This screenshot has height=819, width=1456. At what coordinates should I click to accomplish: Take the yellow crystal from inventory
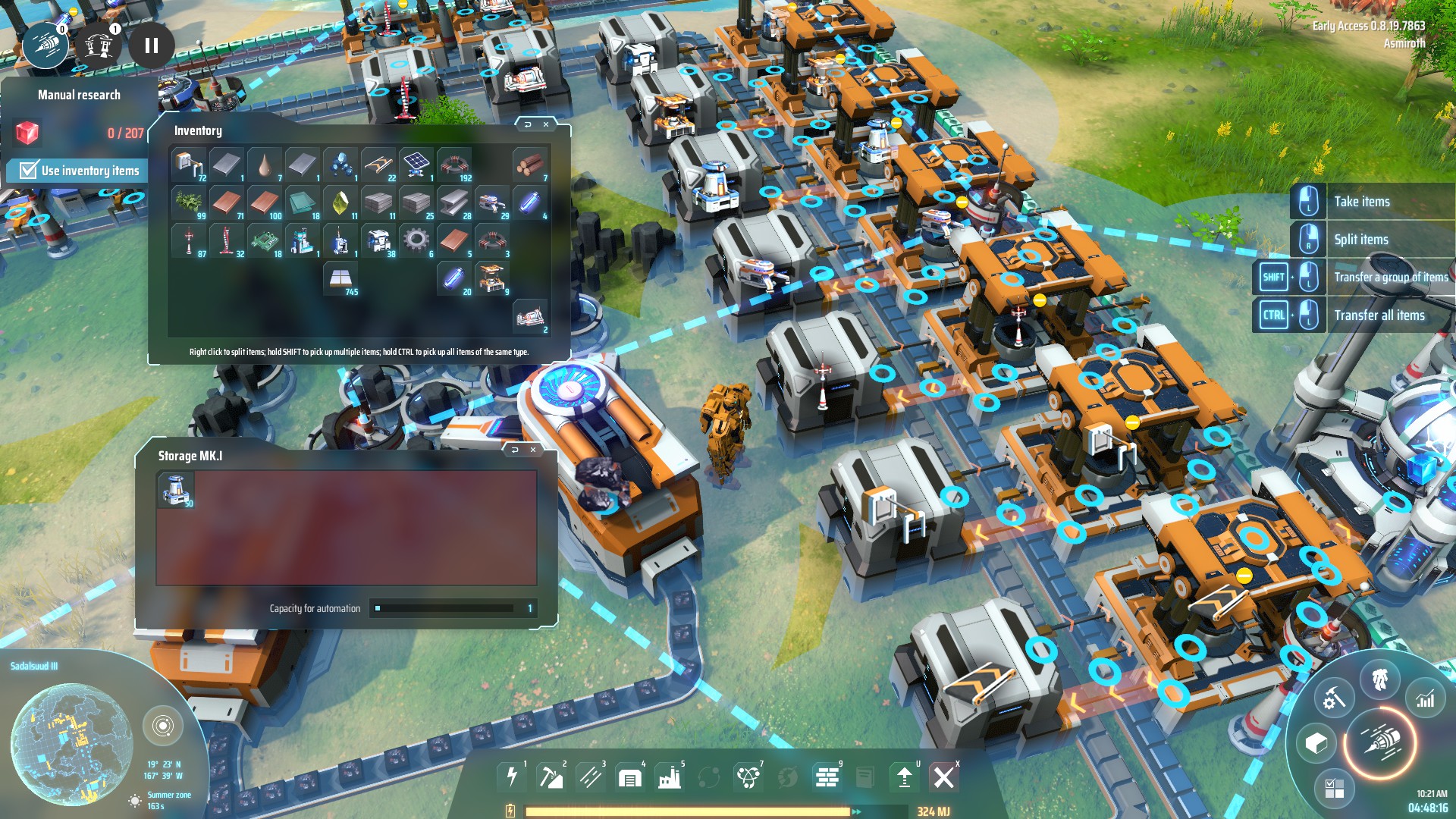340,202
